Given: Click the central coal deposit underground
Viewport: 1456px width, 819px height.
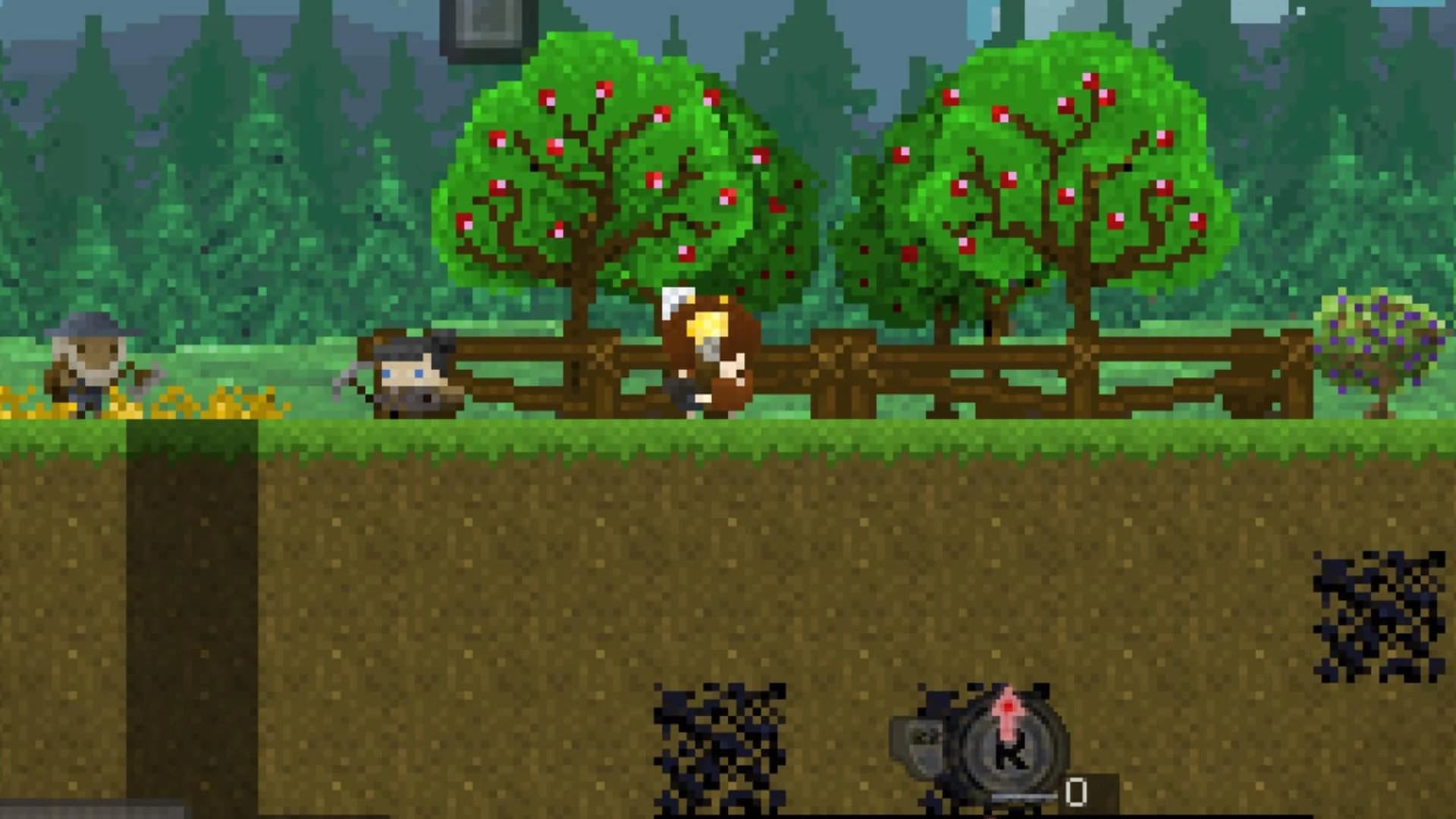Looking at the screenshot, I should click(720, 743).
